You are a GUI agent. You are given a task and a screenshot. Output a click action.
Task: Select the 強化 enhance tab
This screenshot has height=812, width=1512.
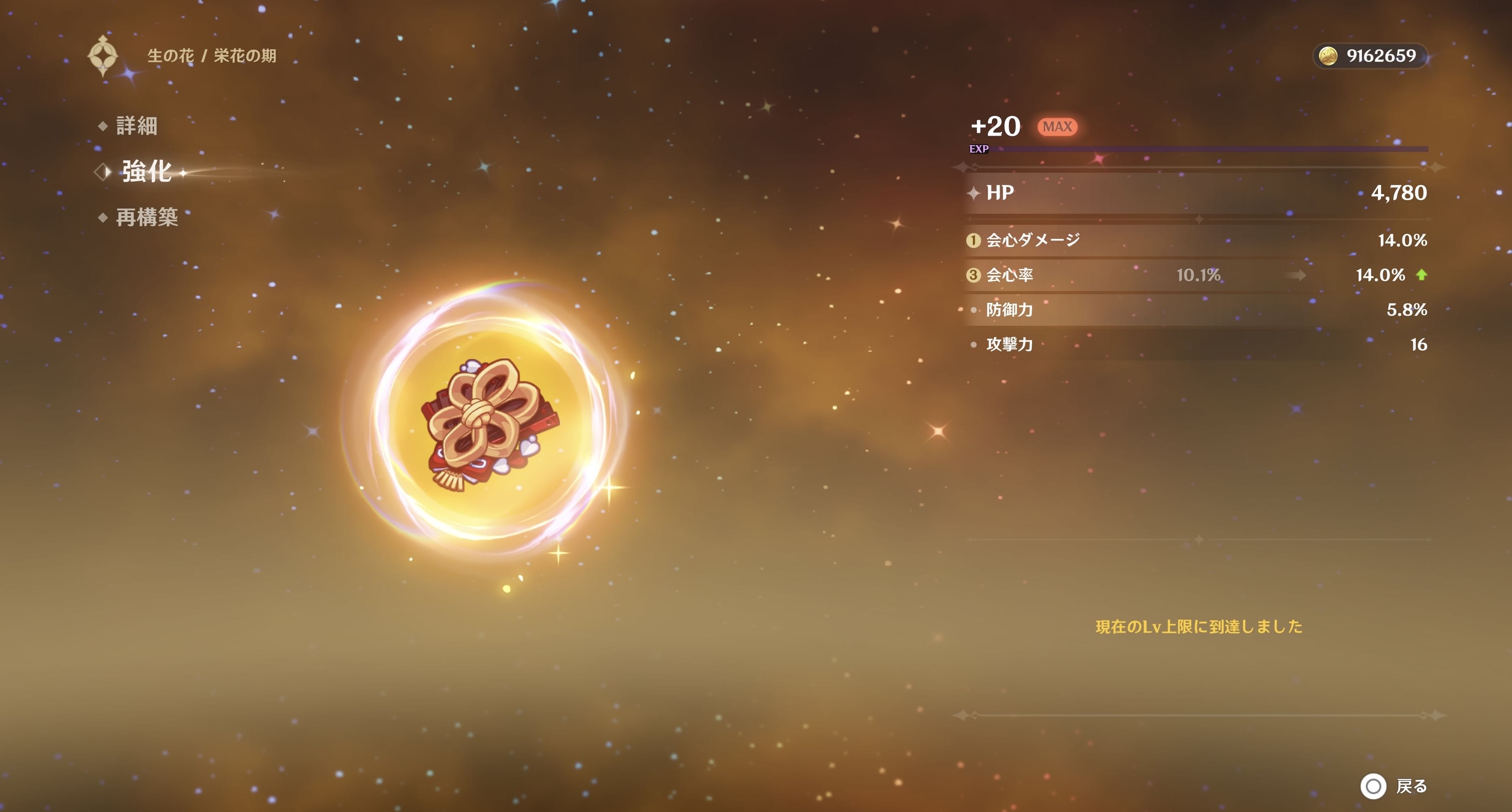pos(146,172)
